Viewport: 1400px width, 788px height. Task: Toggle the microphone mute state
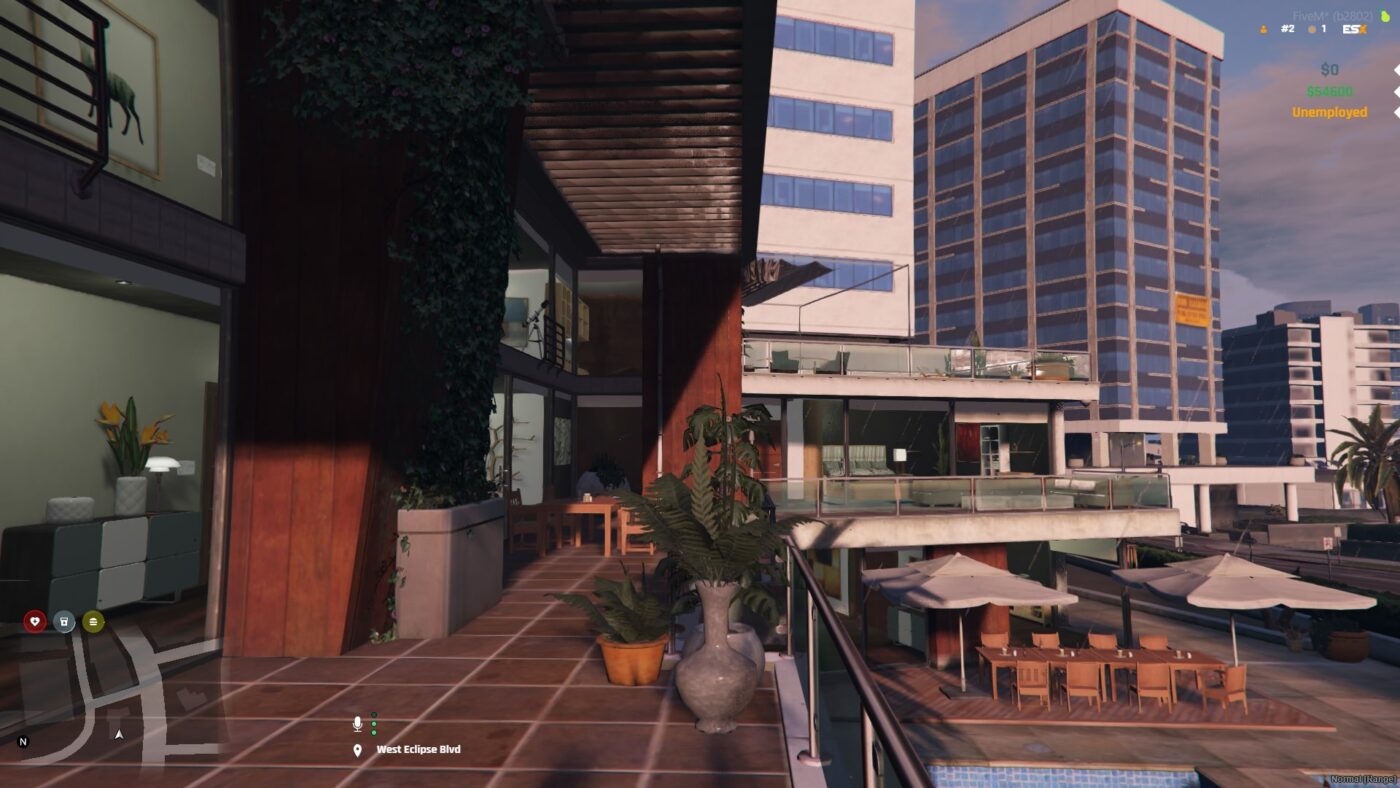click(x=357, y=723)
